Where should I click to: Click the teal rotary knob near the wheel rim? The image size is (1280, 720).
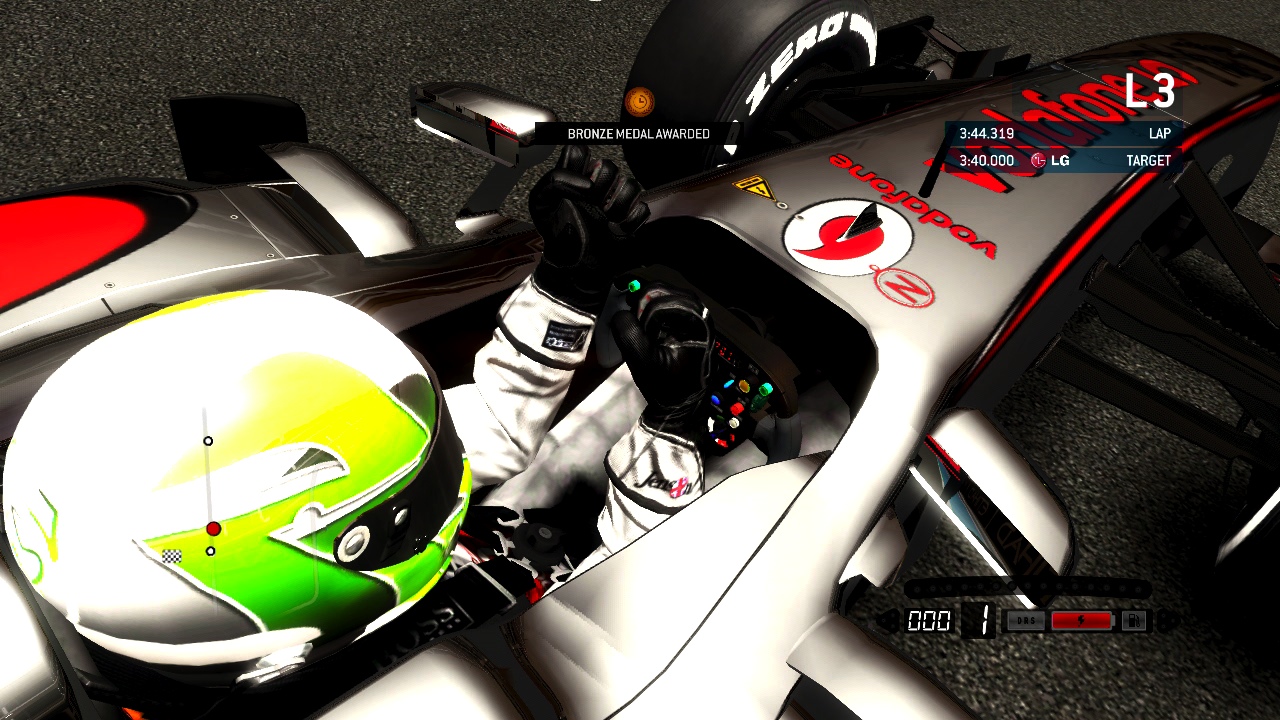pos(766,390)
